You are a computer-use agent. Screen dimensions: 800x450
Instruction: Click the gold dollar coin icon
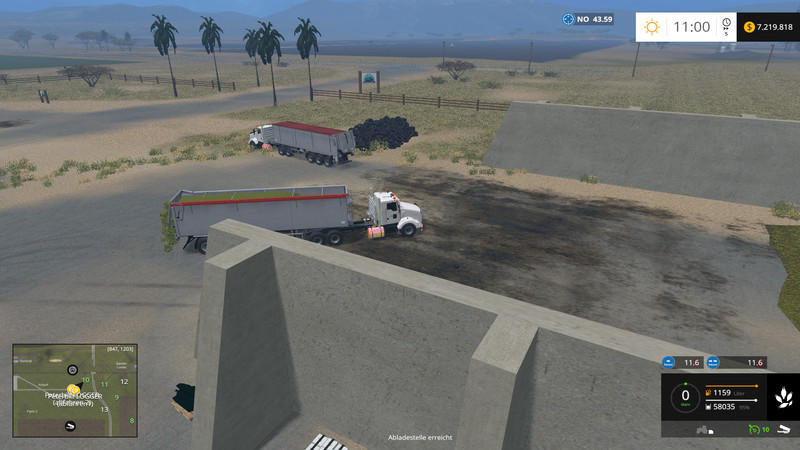click(x=749, y=27)
